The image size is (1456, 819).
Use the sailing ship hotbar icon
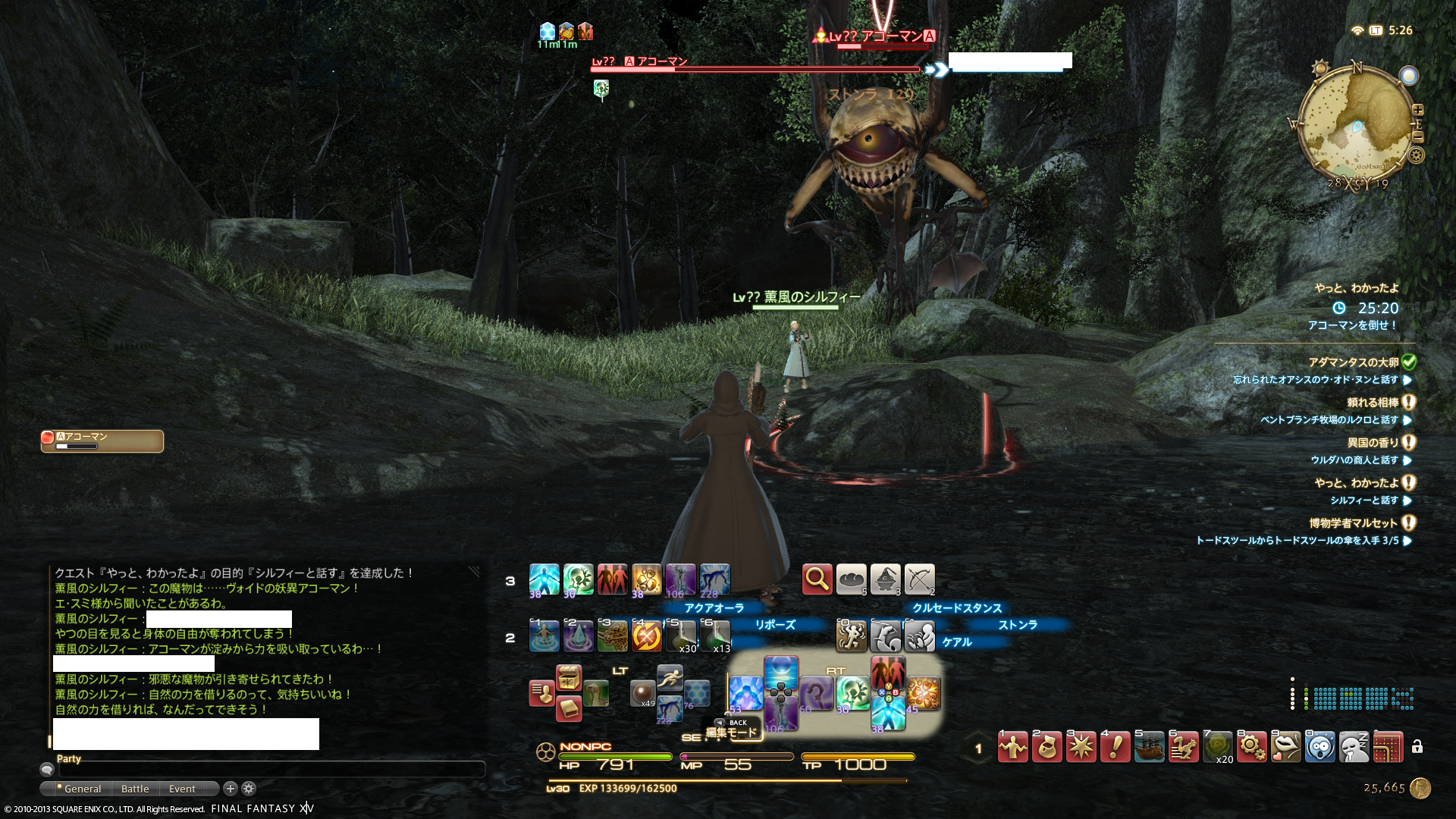tap(1150, 748)
